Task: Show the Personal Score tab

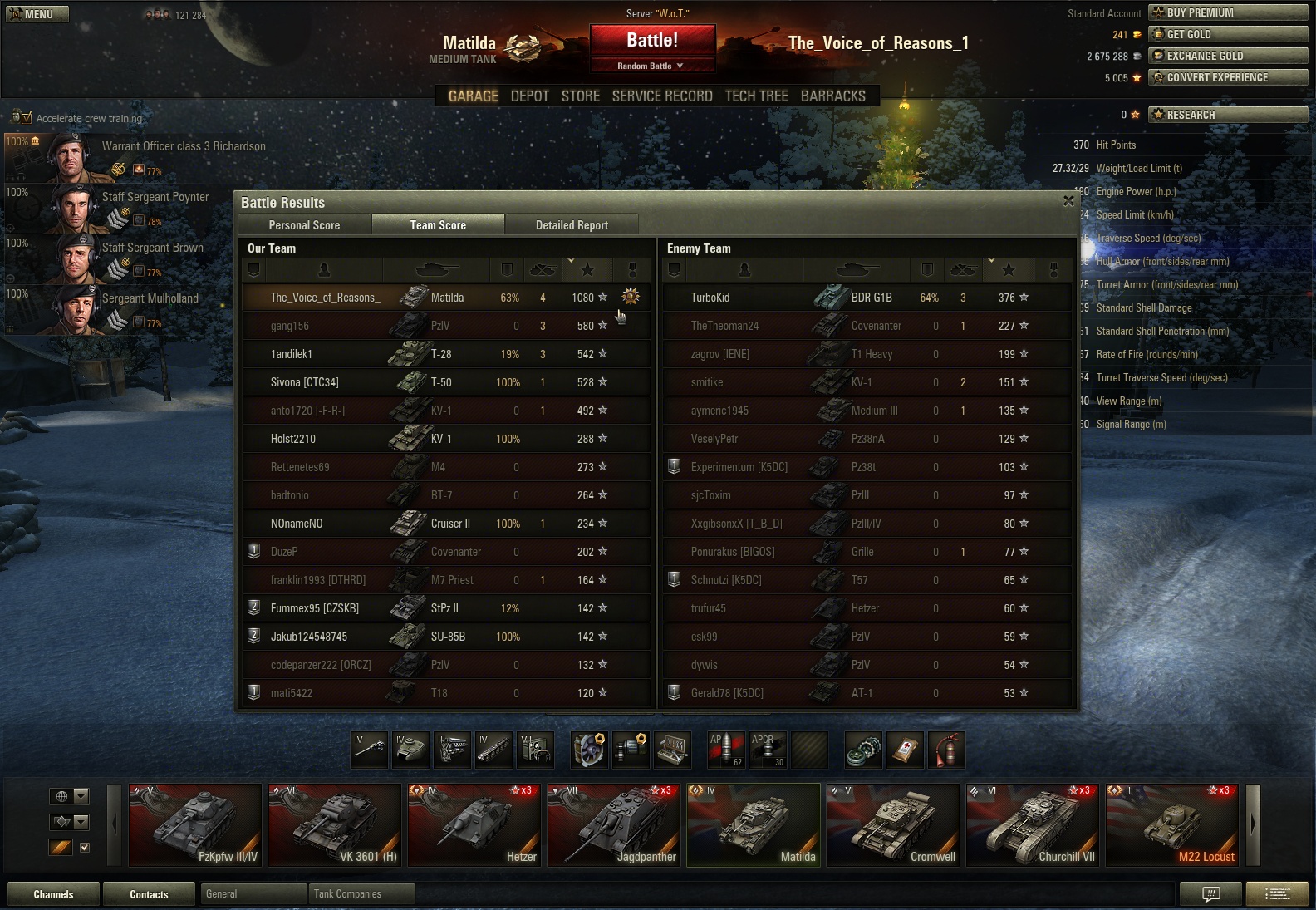Action: pyautogui.click(x=304, y=225)
